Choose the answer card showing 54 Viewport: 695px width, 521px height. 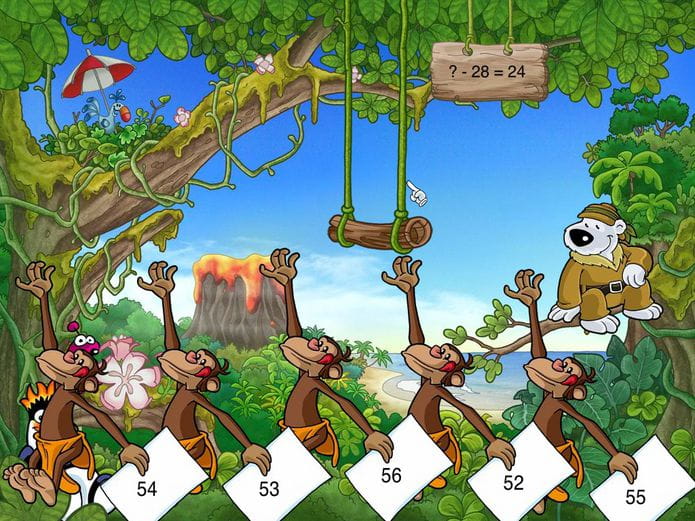point(147,488)
